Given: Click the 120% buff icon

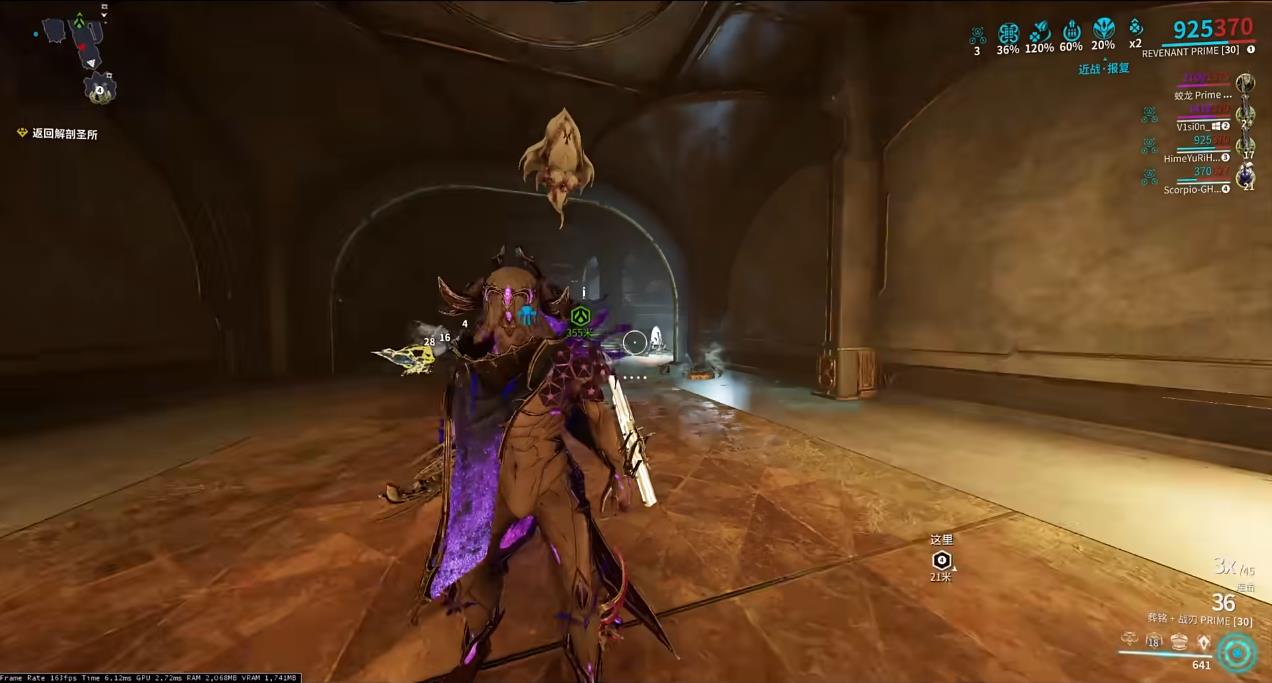Looking at the screenshot, I should pos(1040,32).
